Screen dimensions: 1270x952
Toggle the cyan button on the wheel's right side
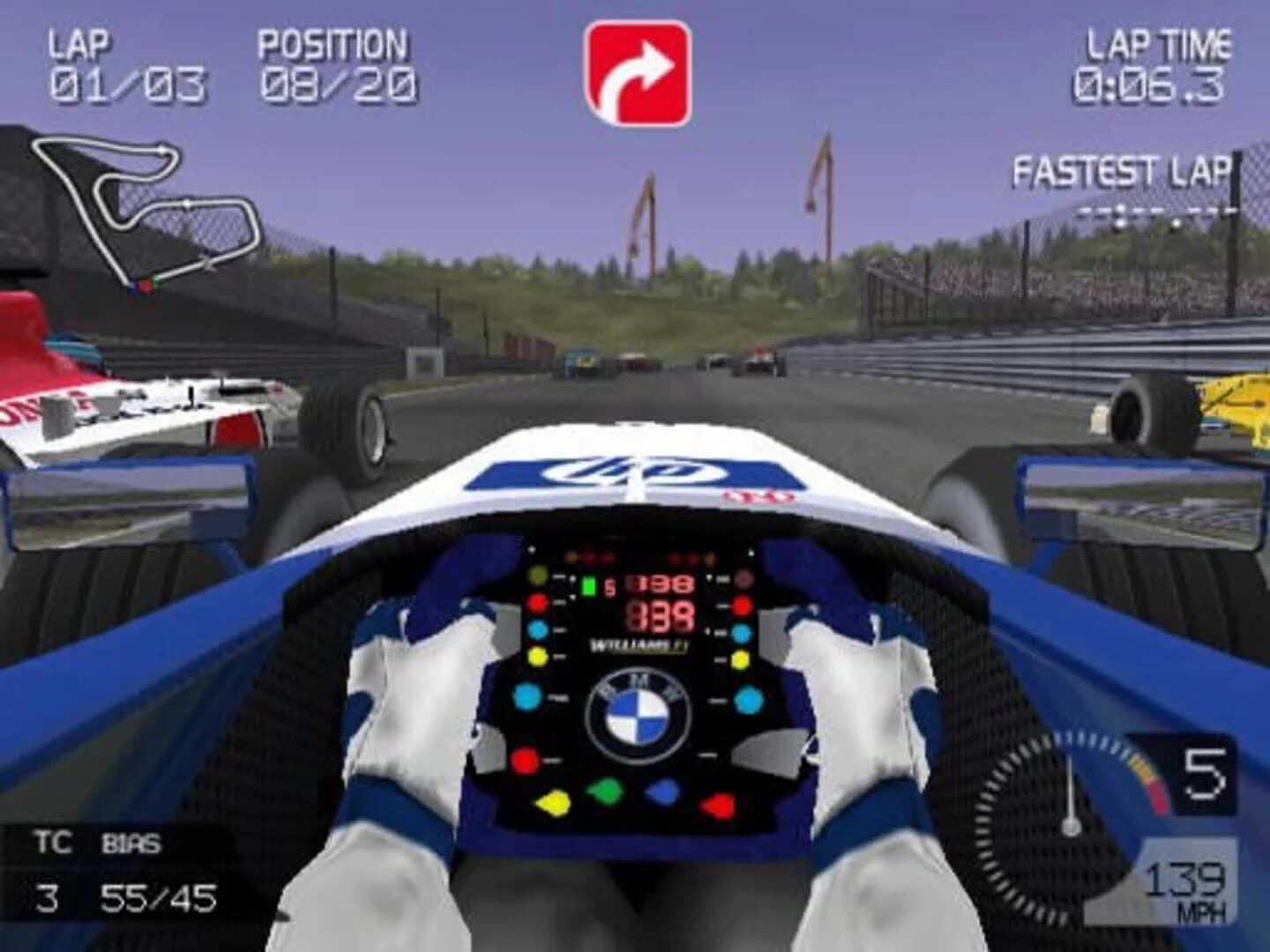pos(748,699)
